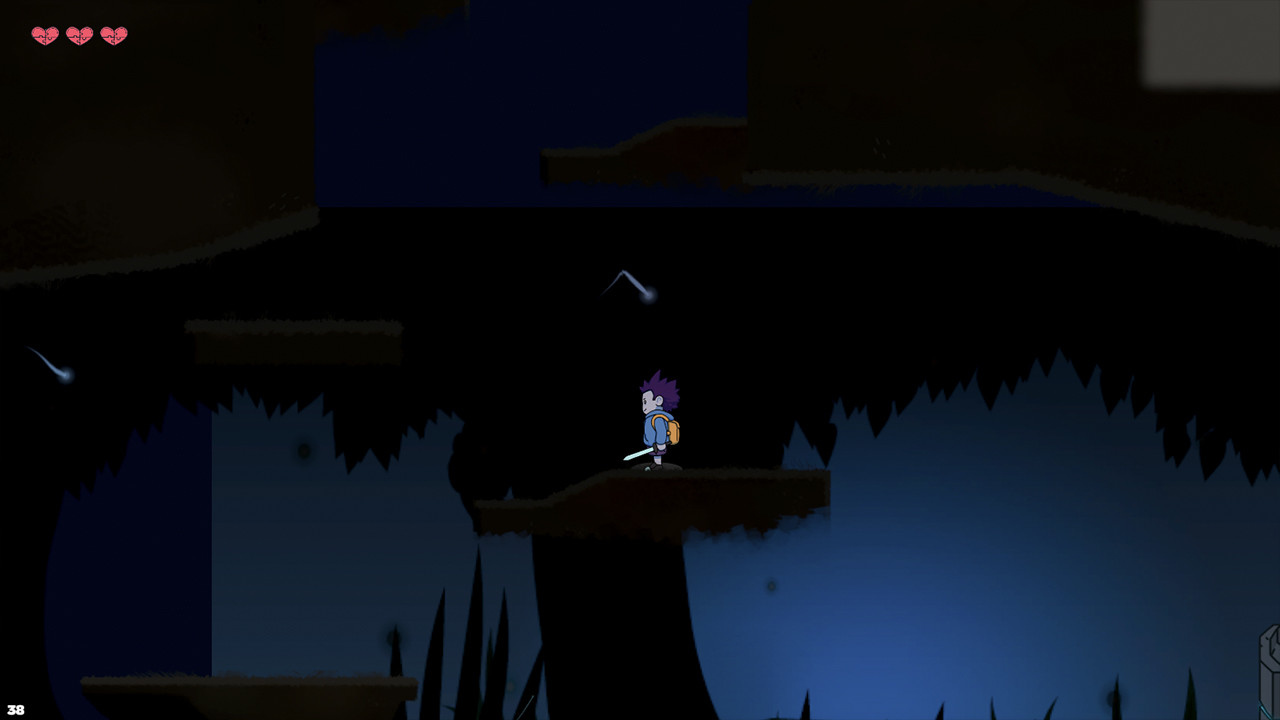Click the rightmost heart health icon
This screenshot has height=720, width=1280.
click(113, 33)
